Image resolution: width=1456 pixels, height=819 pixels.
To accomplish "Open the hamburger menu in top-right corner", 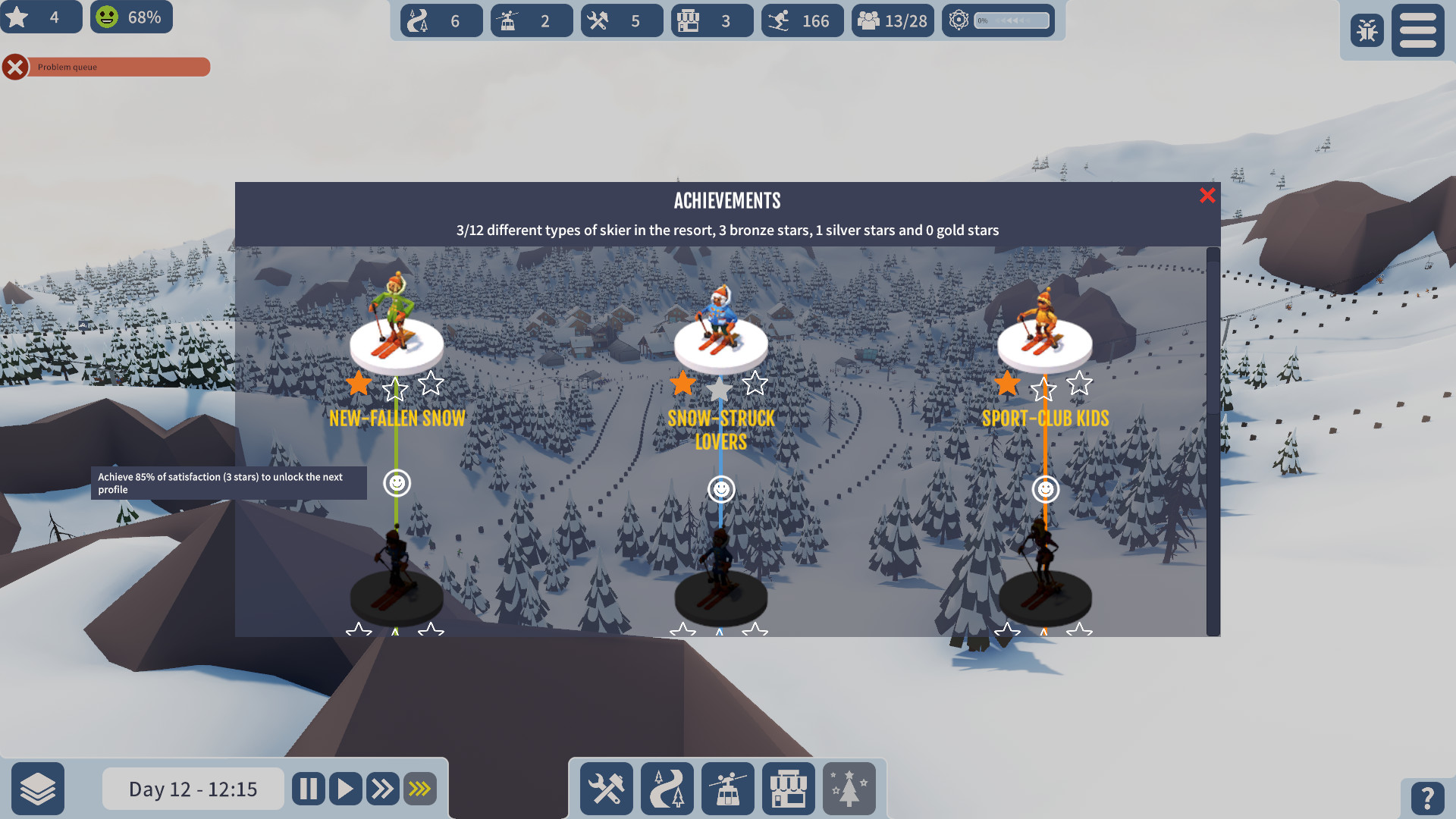I will click(1417, 30).
